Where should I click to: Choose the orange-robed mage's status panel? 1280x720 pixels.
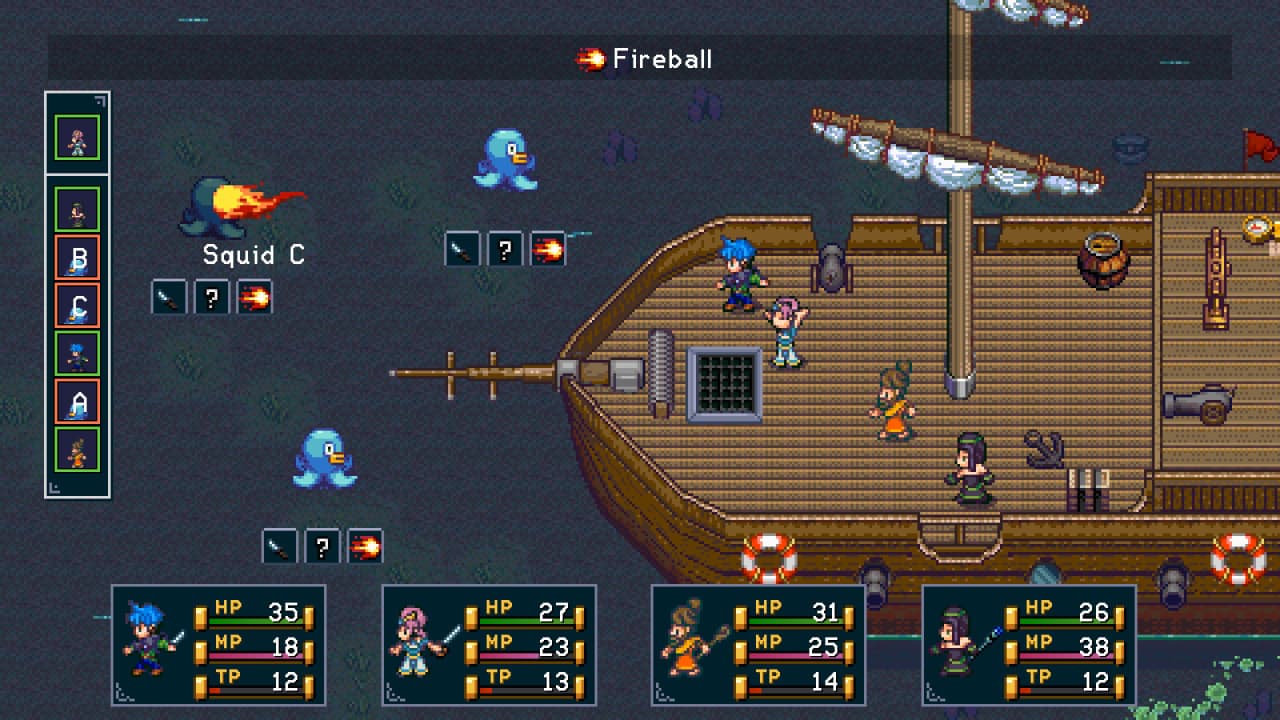click(x=758, y=644)
